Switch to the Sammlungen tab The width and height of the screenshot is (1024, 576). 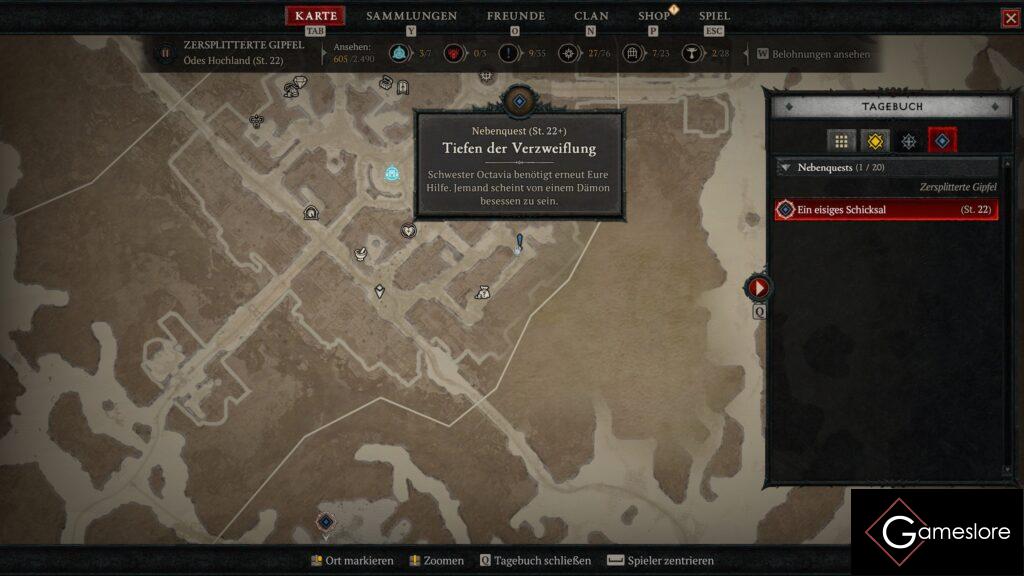[411, 16]
